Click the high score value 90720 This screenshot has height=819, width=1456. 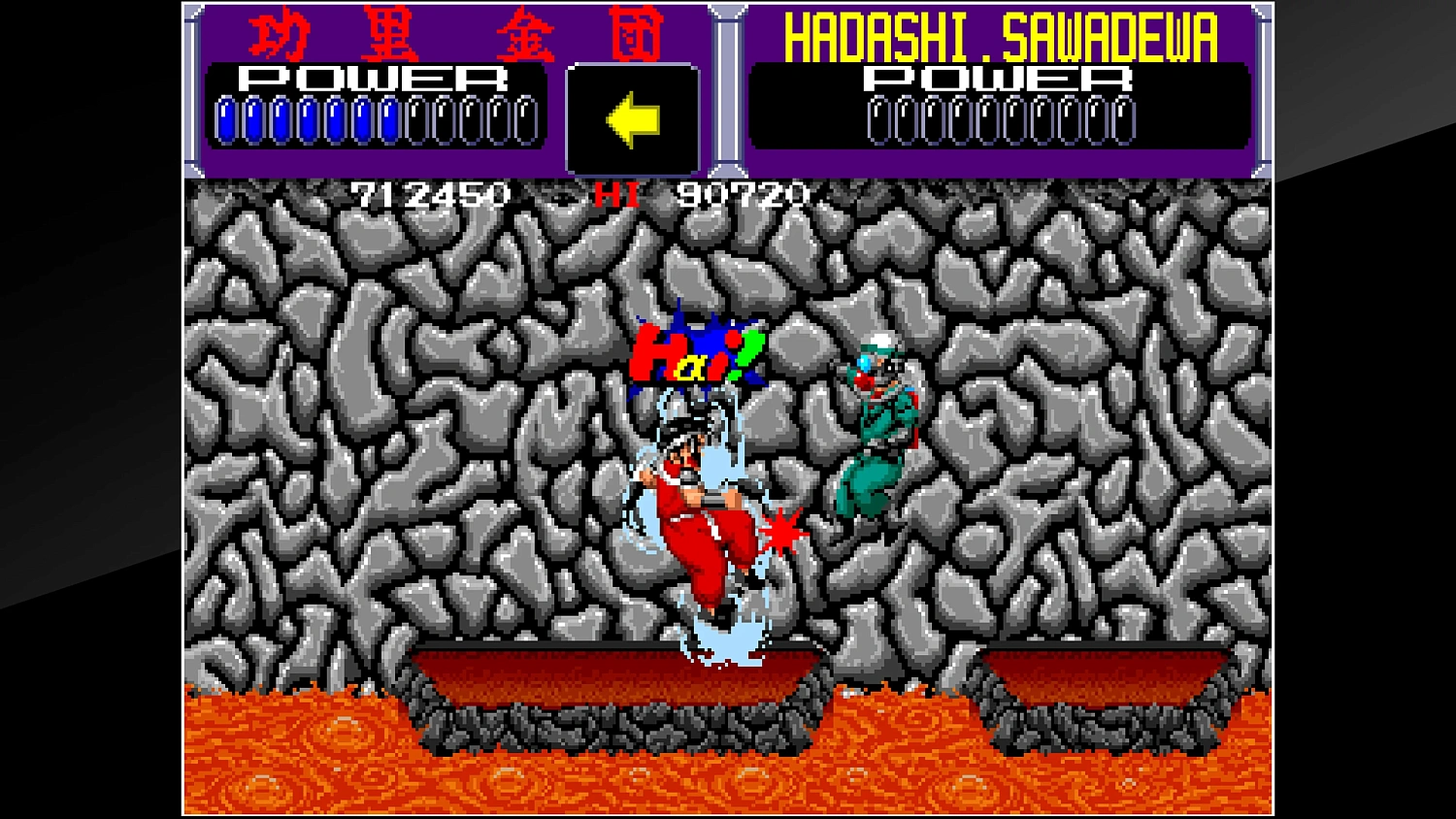pyautogui.click(x=740, y=195)
